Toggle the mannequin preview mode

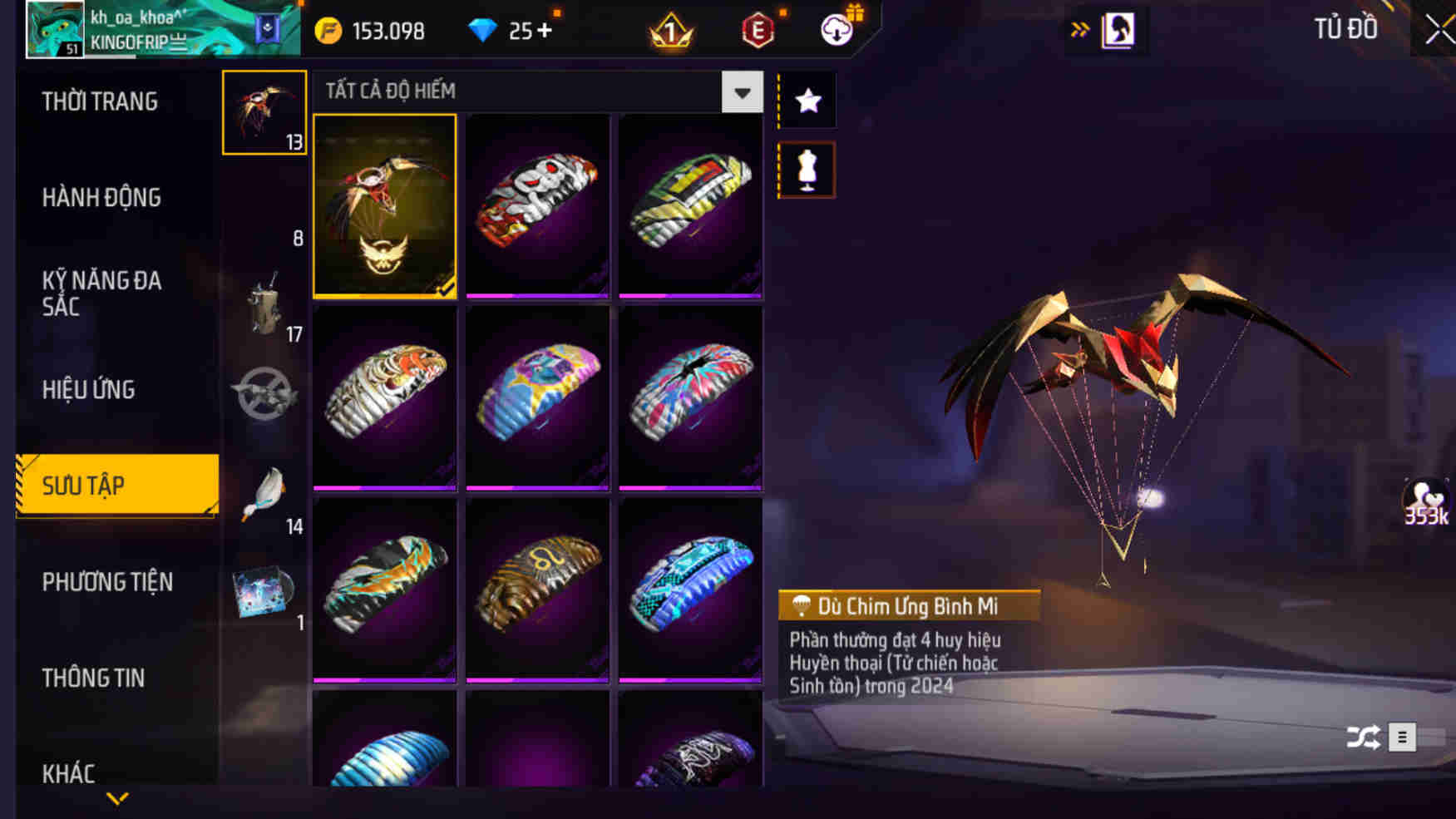(806, 169)
